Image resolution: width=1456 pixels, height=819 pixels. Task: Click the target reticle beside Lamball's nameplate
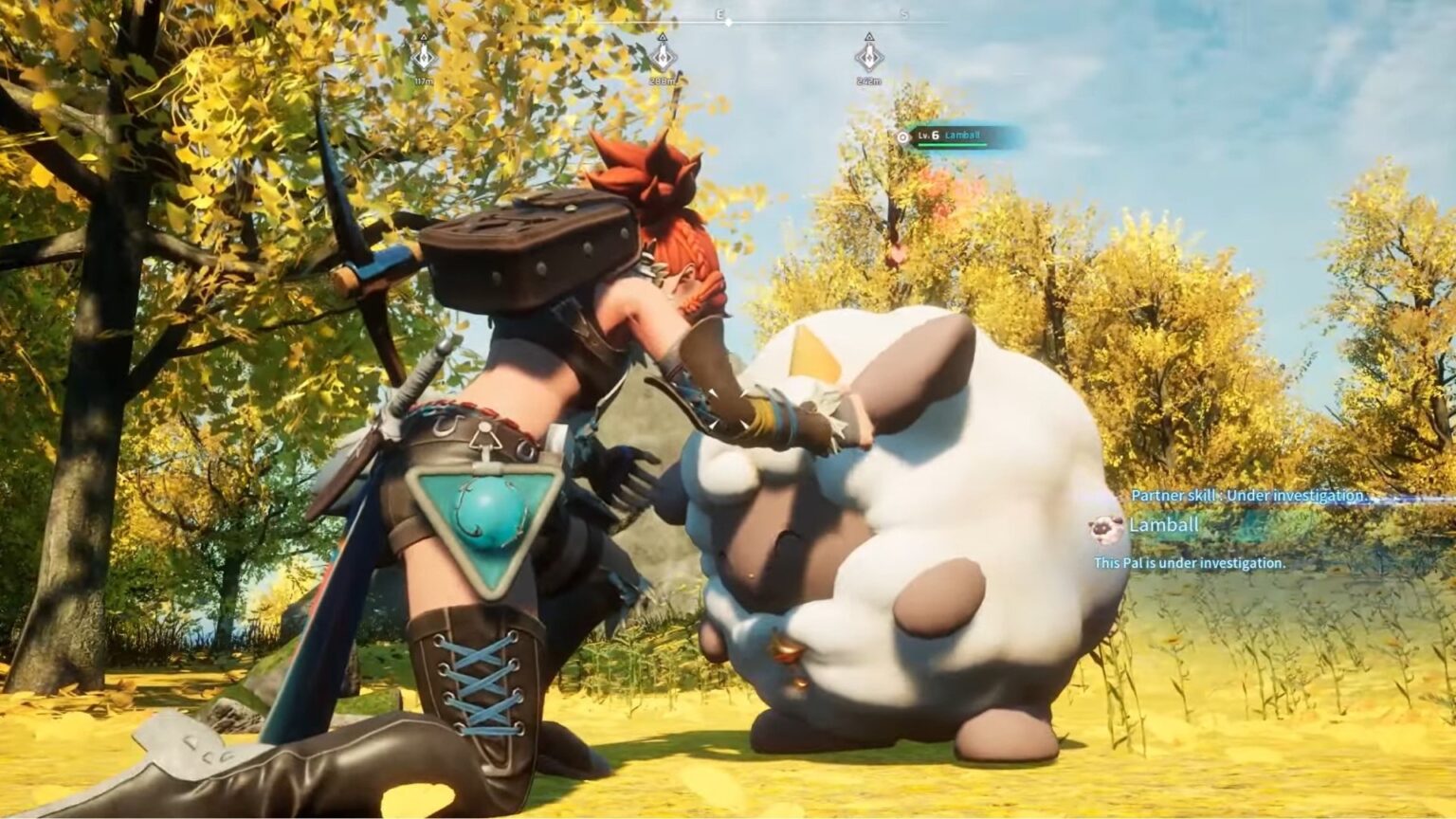coord(903,136)
